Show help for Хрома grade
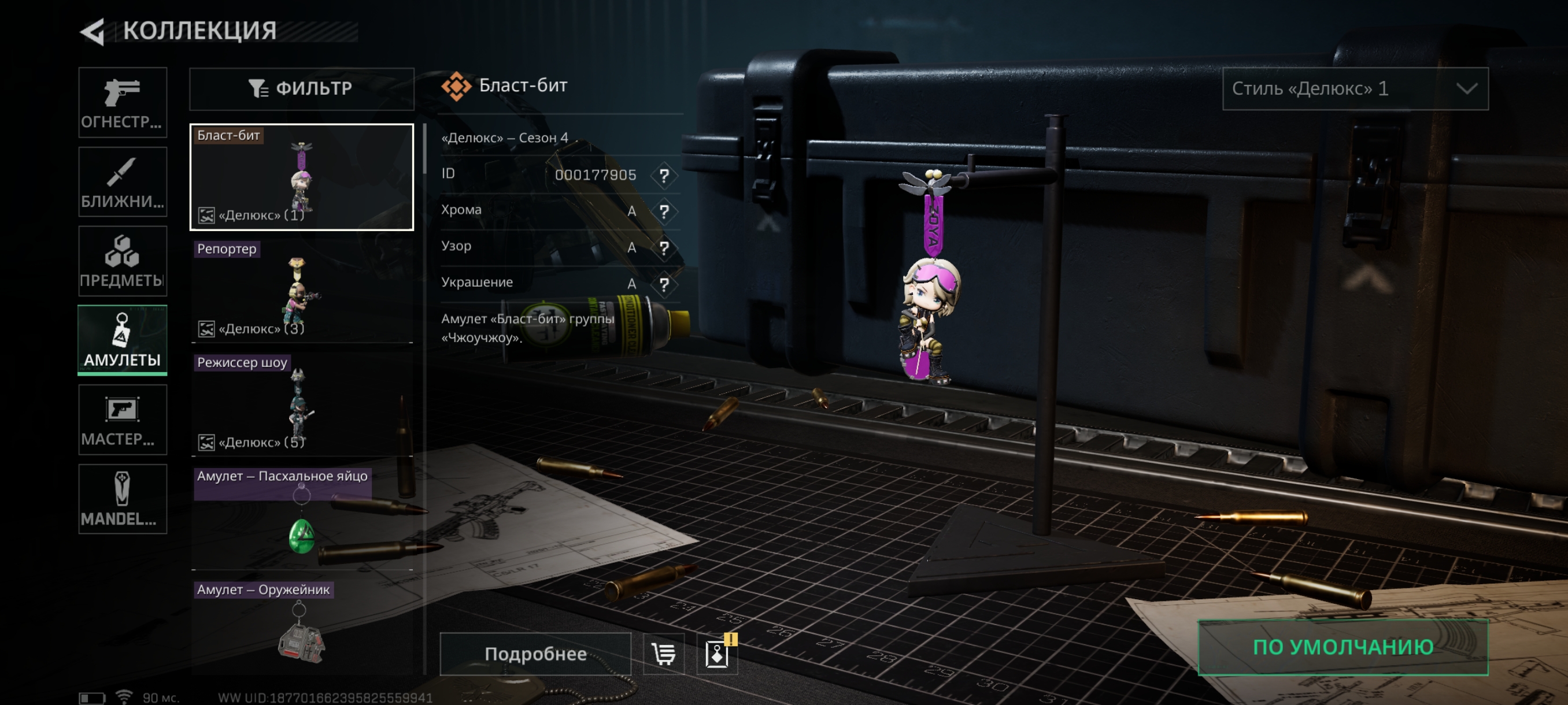Viewport: 1568px width, 705px height. (664, 211)
